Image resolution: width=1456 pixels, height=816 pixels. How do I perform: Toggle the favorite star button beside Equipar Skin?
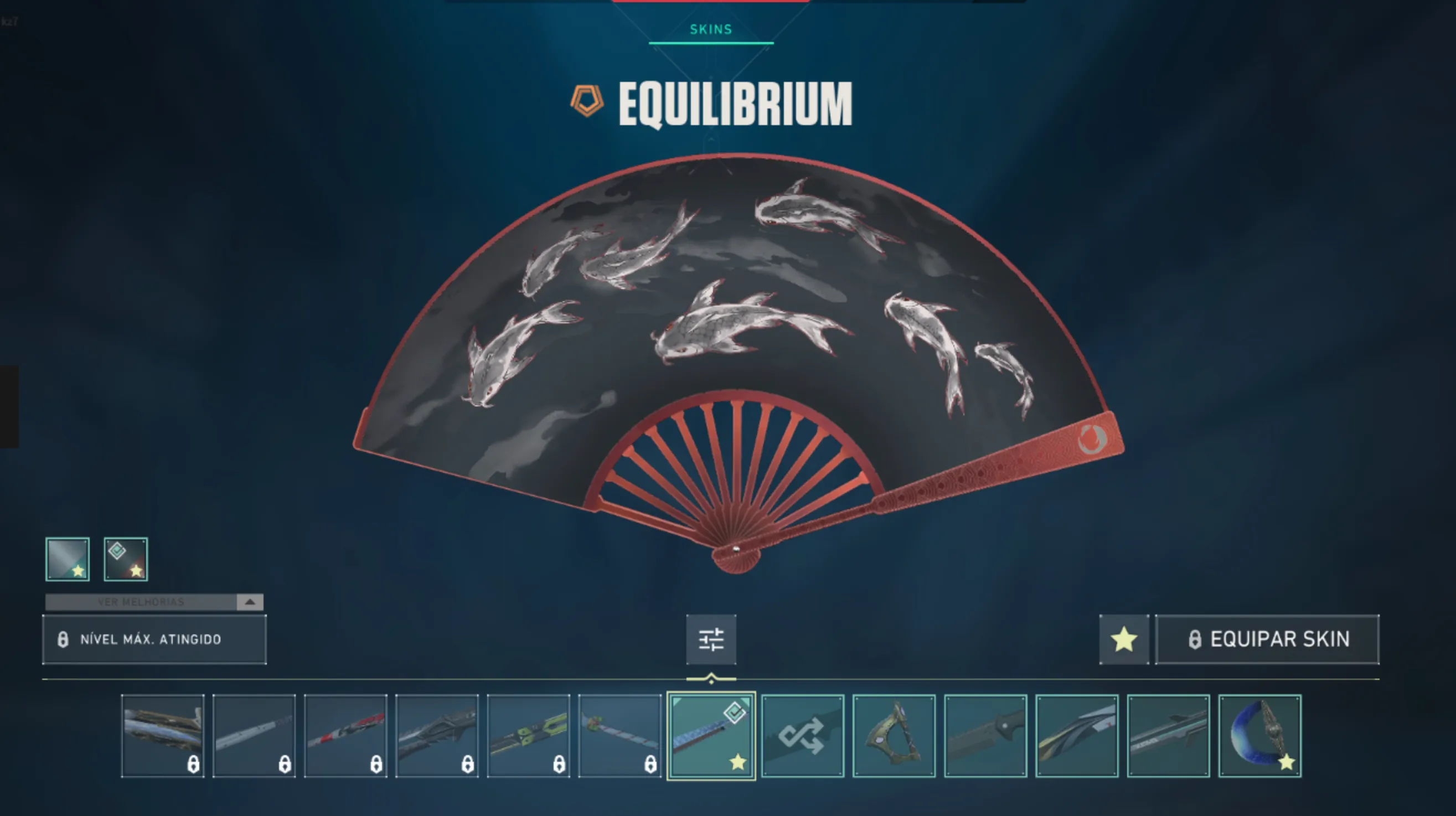click(1124, 639)
